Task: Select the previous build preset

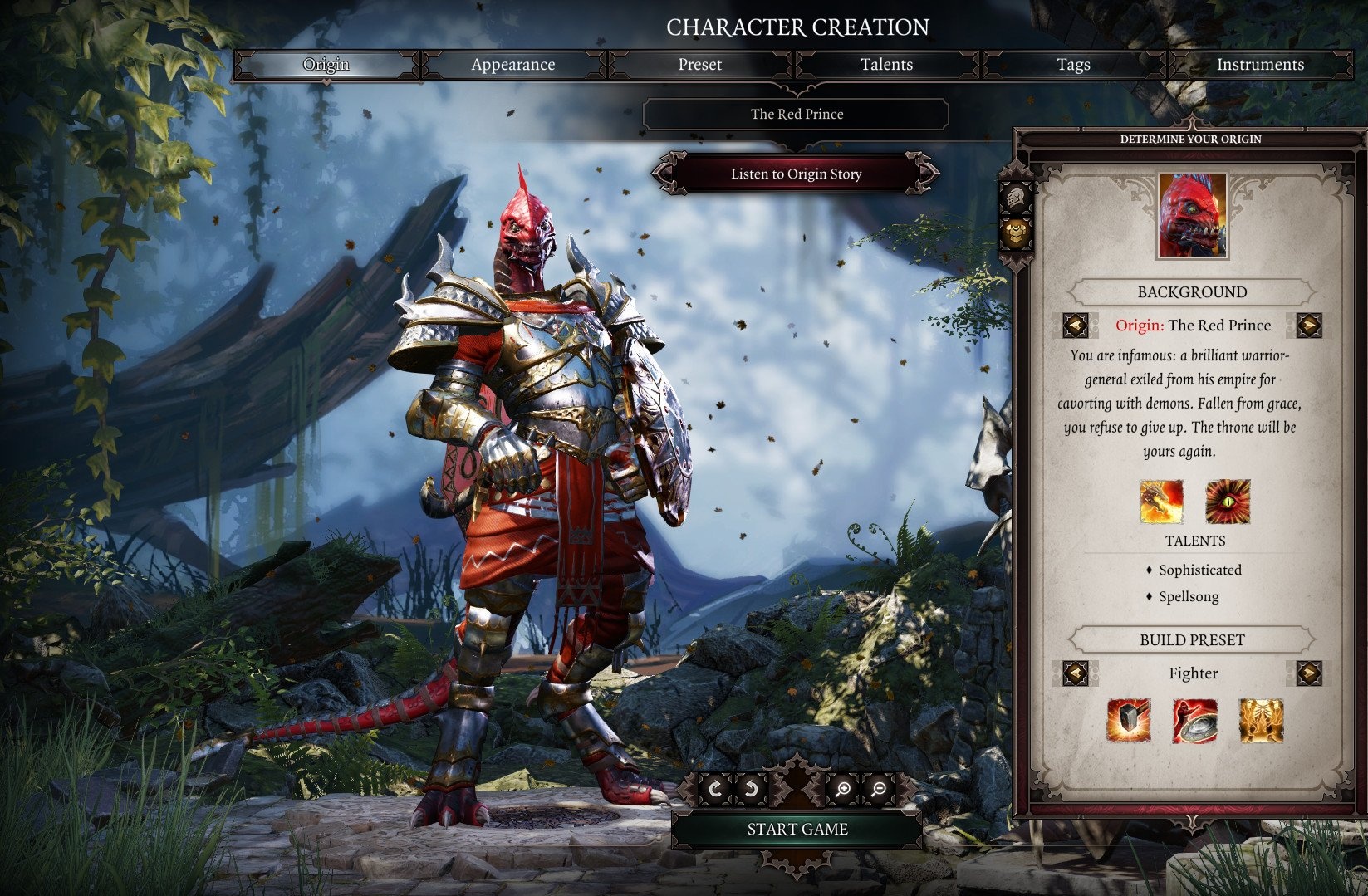Action: coord(1076,673)
